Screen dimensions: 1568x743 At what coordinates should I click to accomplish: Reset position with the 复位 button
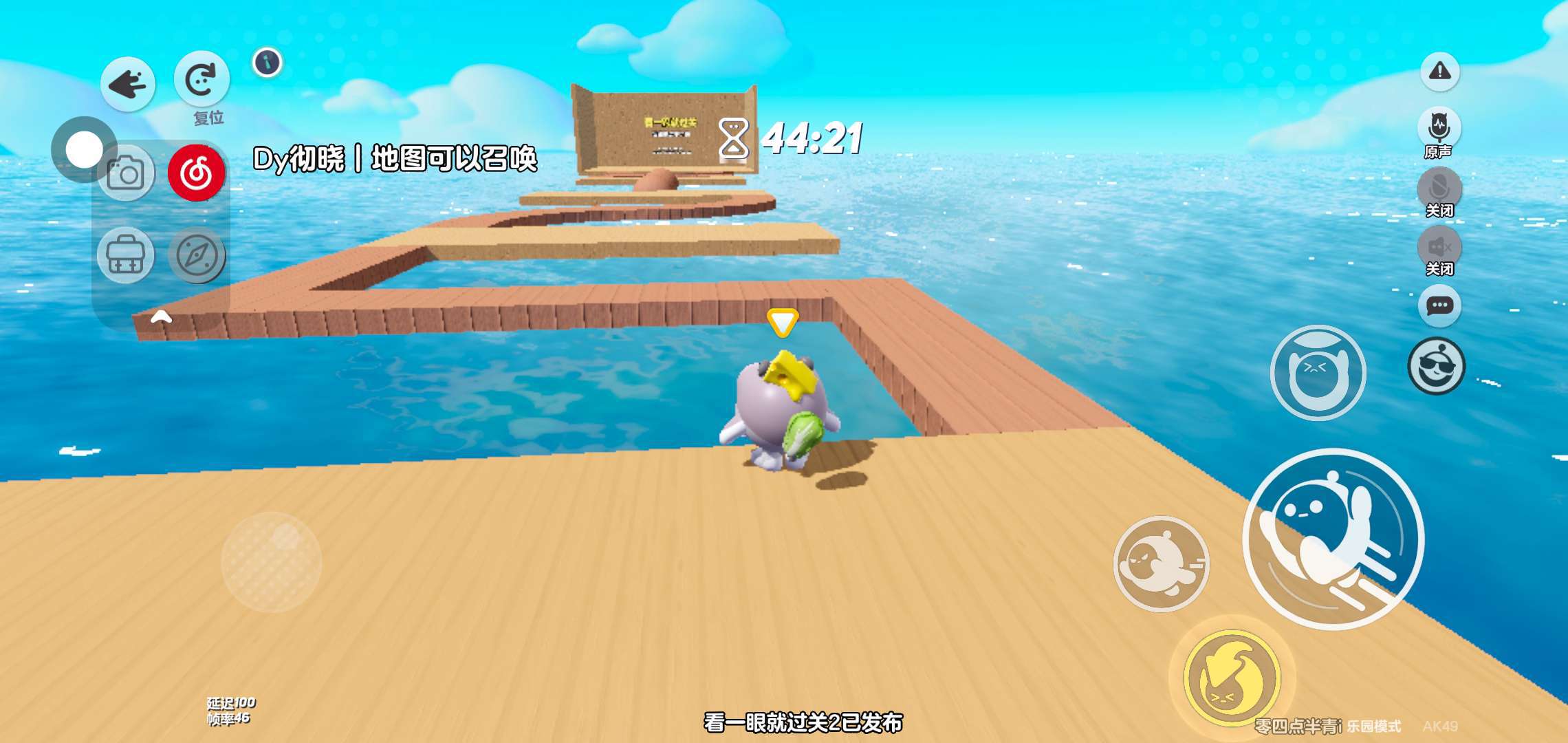[202, 80]
